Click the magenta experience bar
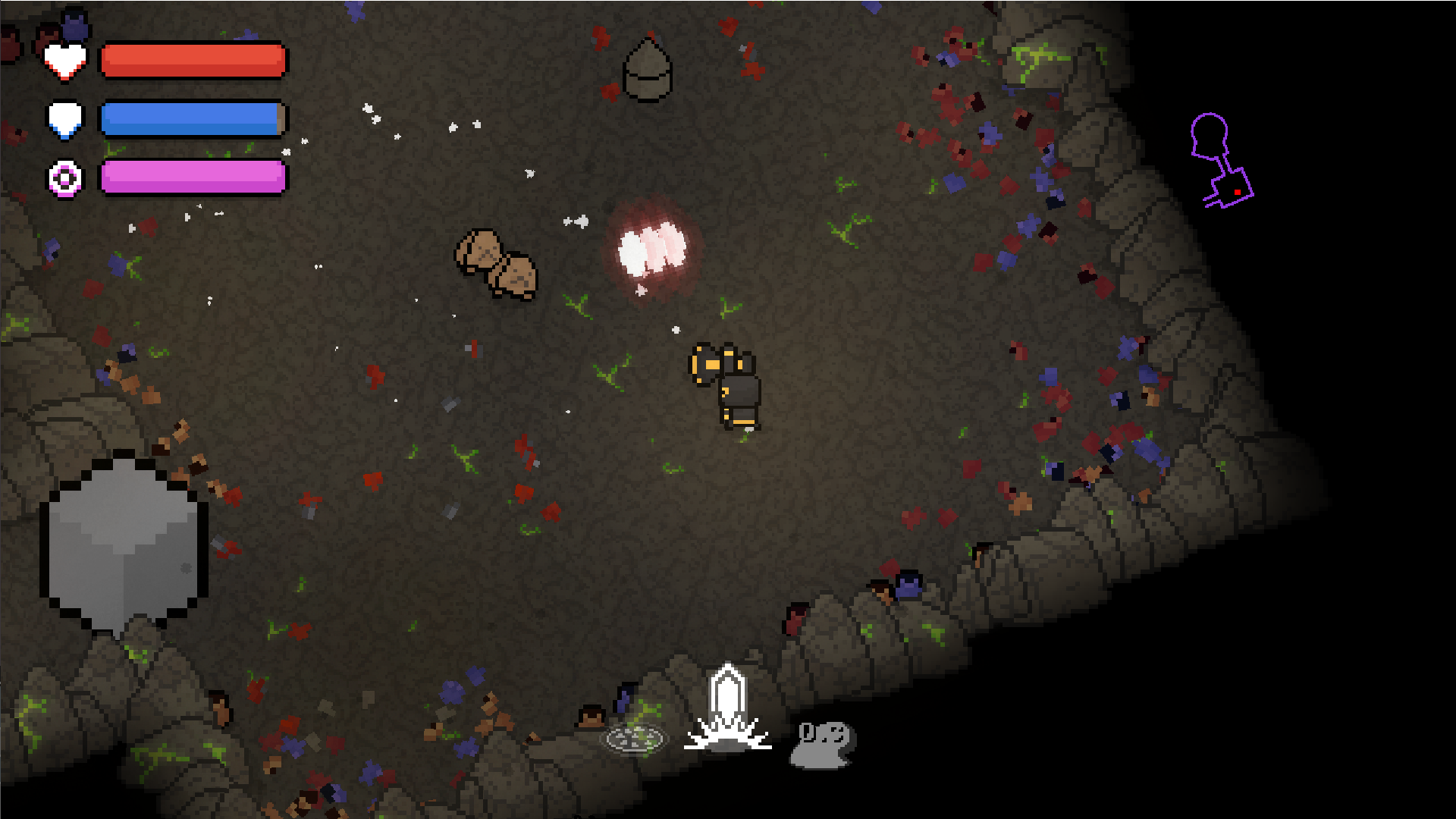This screenshot has width=1456, height=819. 193,177
